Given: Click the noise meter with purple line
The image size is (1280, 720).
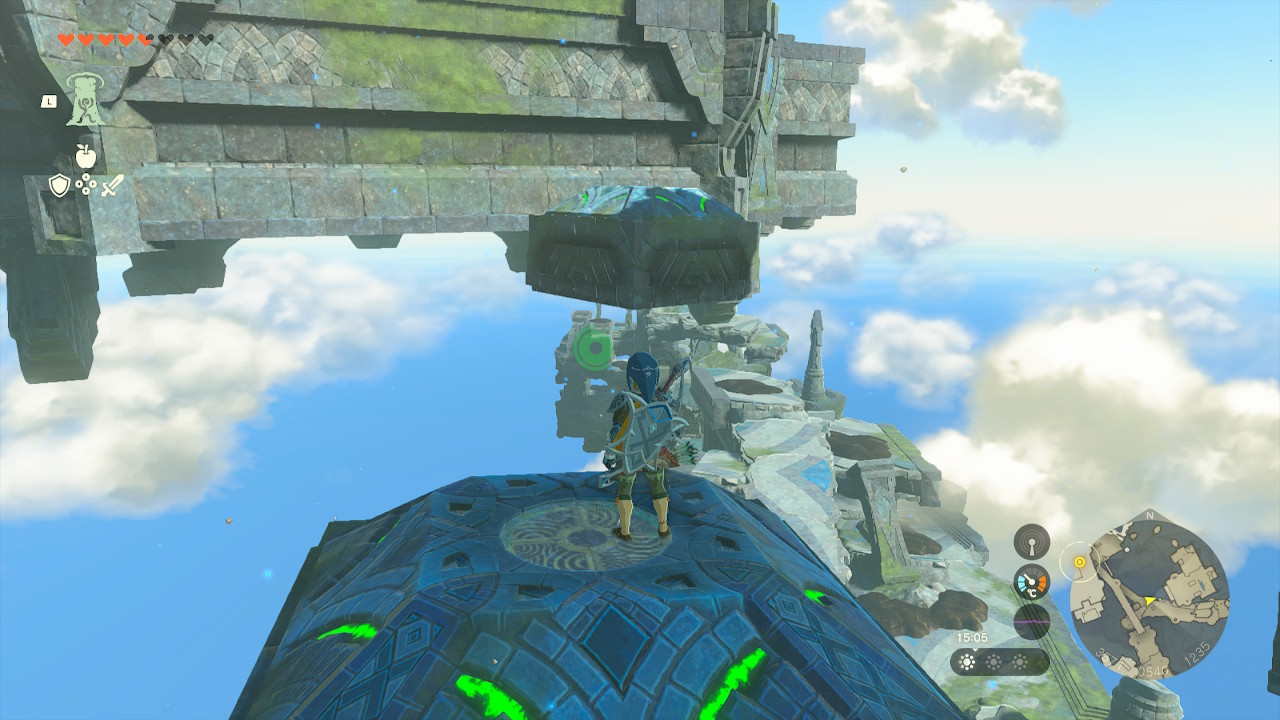Looking at the screenshot, I should [1031, 621].
